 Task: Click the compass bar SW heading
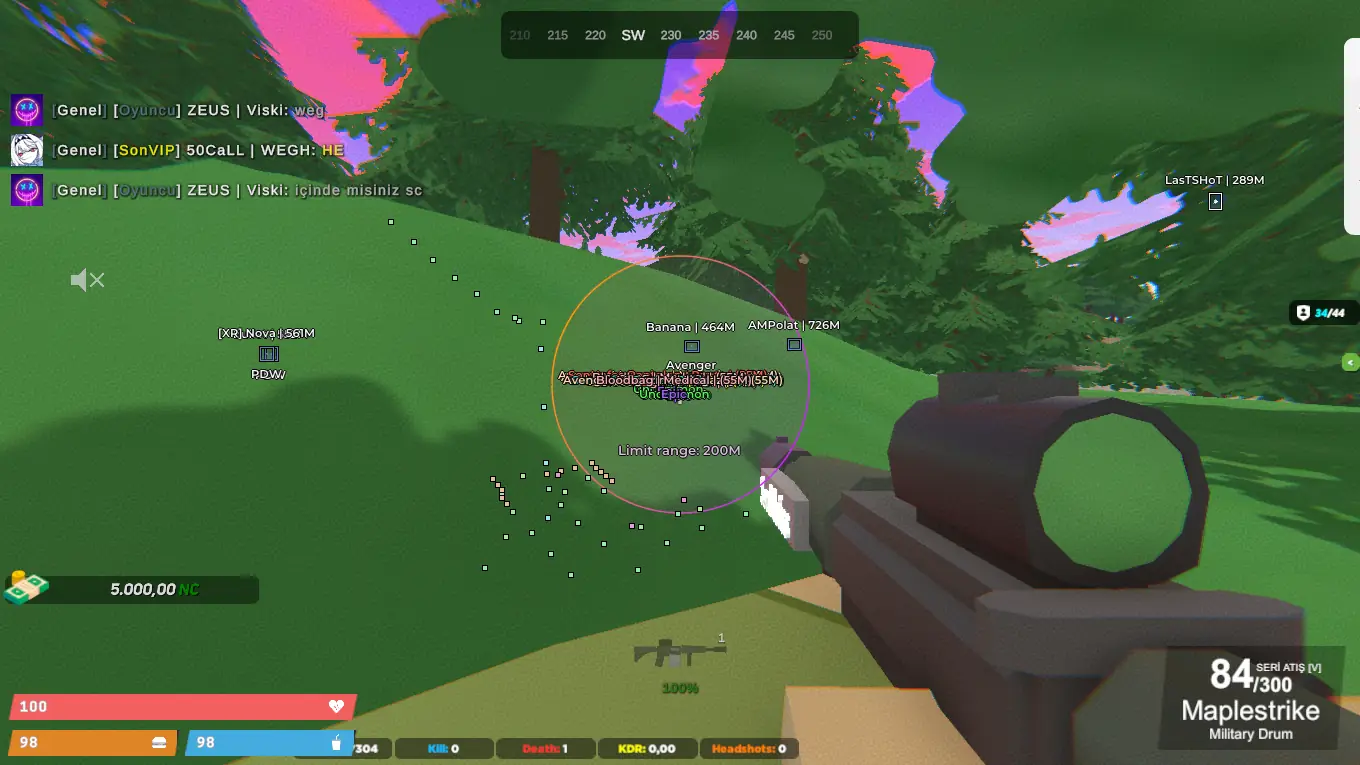pos(633,35)
